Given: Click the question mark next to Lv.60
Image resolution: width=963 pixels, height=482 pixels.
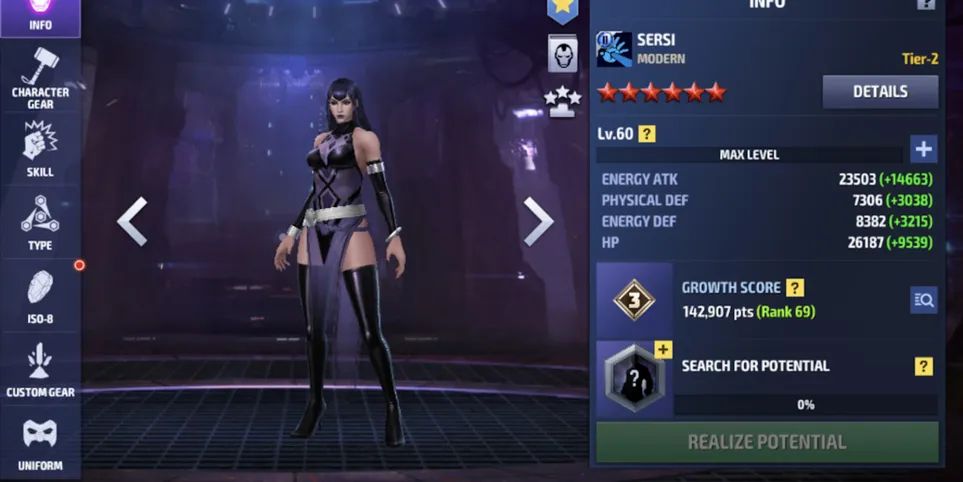Looking at the screenshot, I should [x=647, y=134].
